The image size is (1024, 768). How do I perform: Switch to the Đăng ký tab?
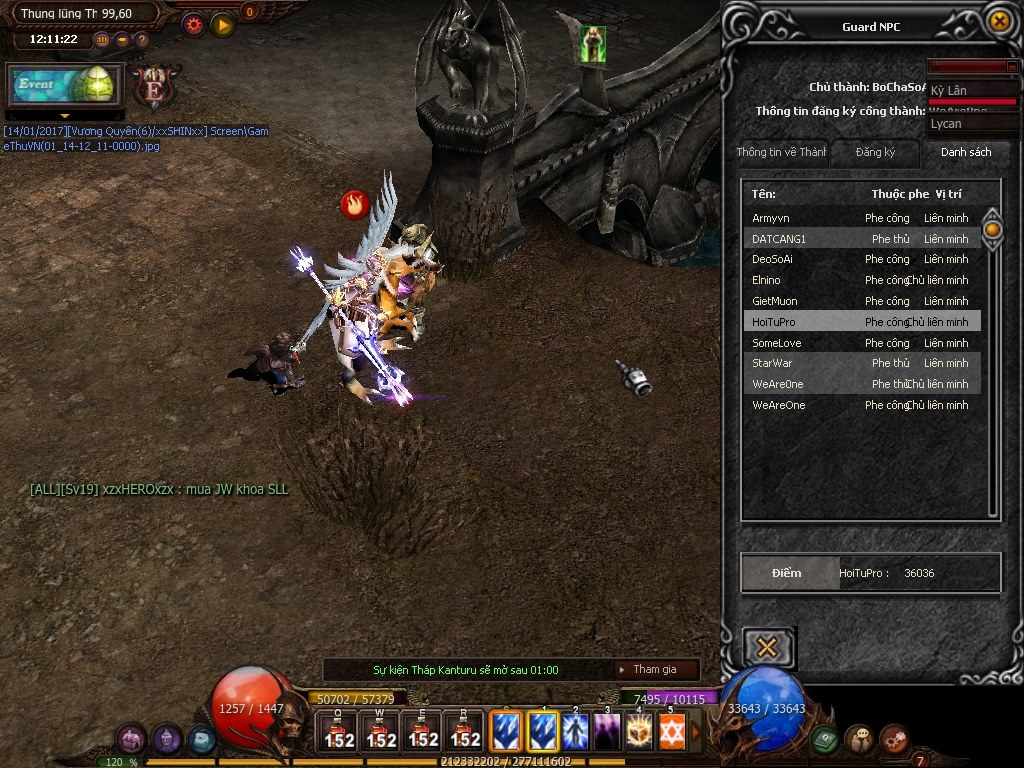click(x=875, y=153)
